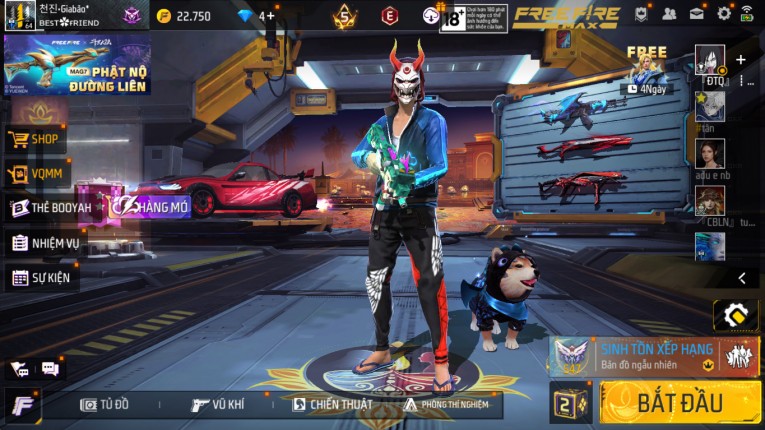Open THẺ BOOYAH pass
This screenshot has width=765, height=430.
coord(52,208)
